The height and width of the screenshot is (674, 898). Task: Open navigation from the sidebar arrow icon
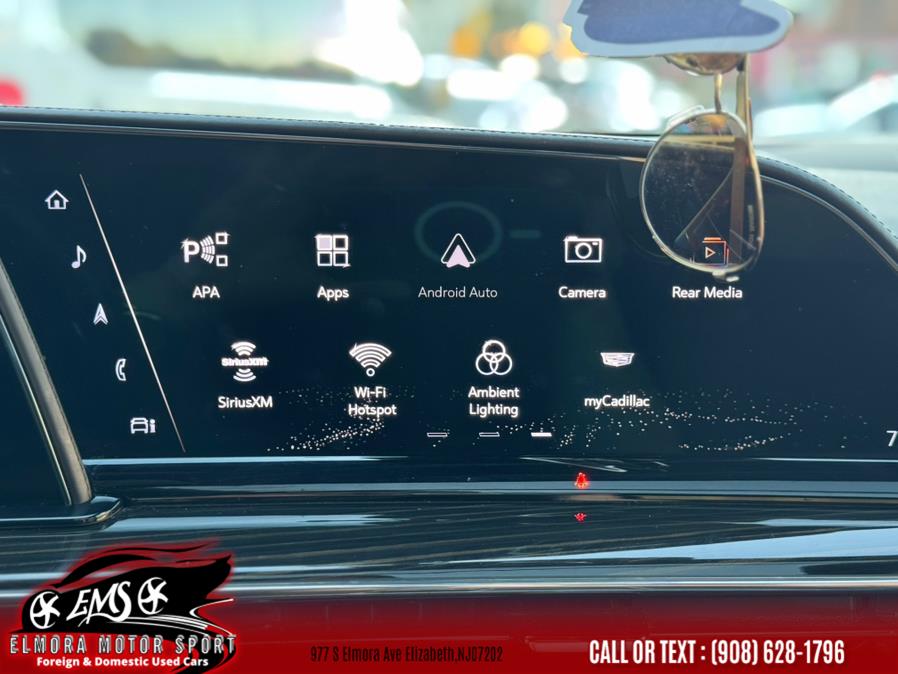tap(100, 314)
